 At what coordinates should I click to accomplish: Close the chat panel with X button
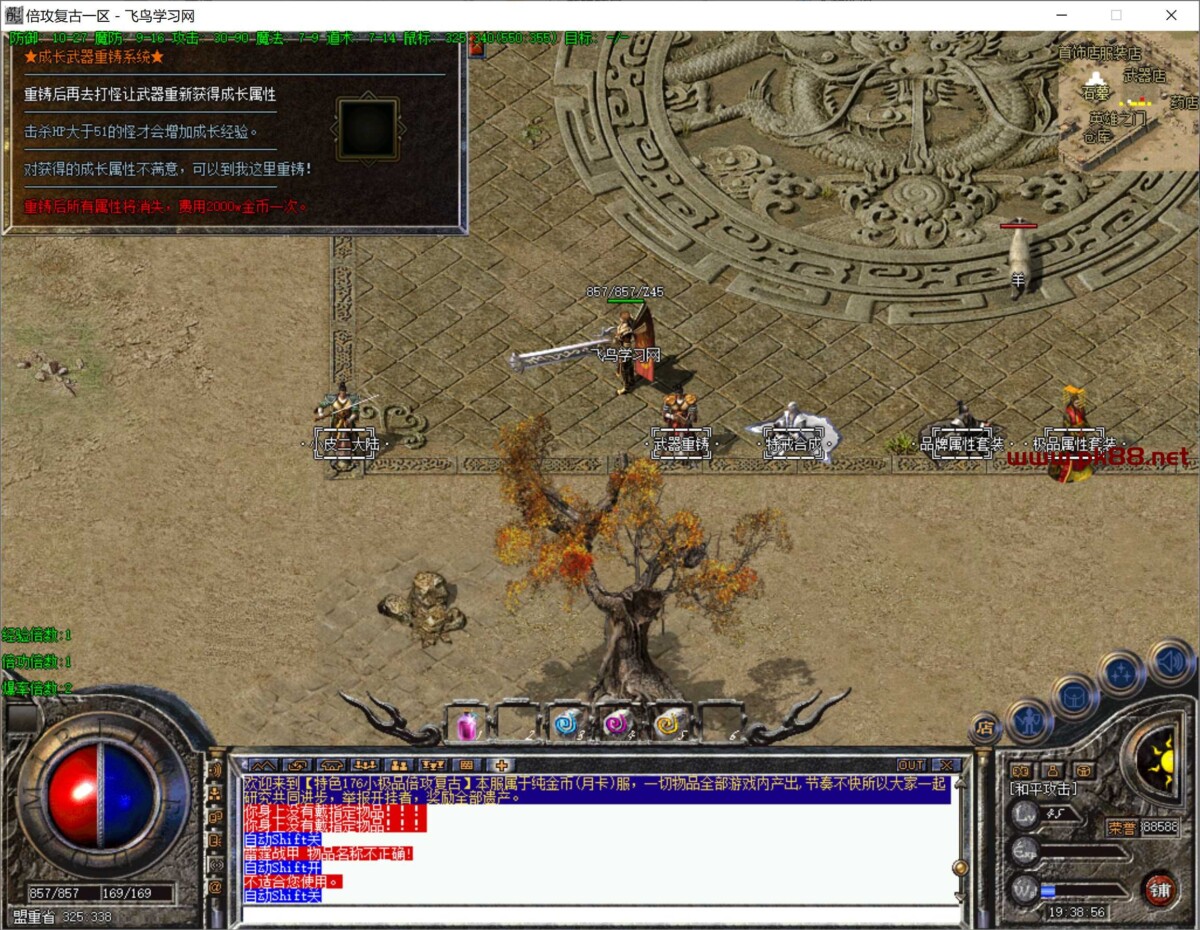945,765
